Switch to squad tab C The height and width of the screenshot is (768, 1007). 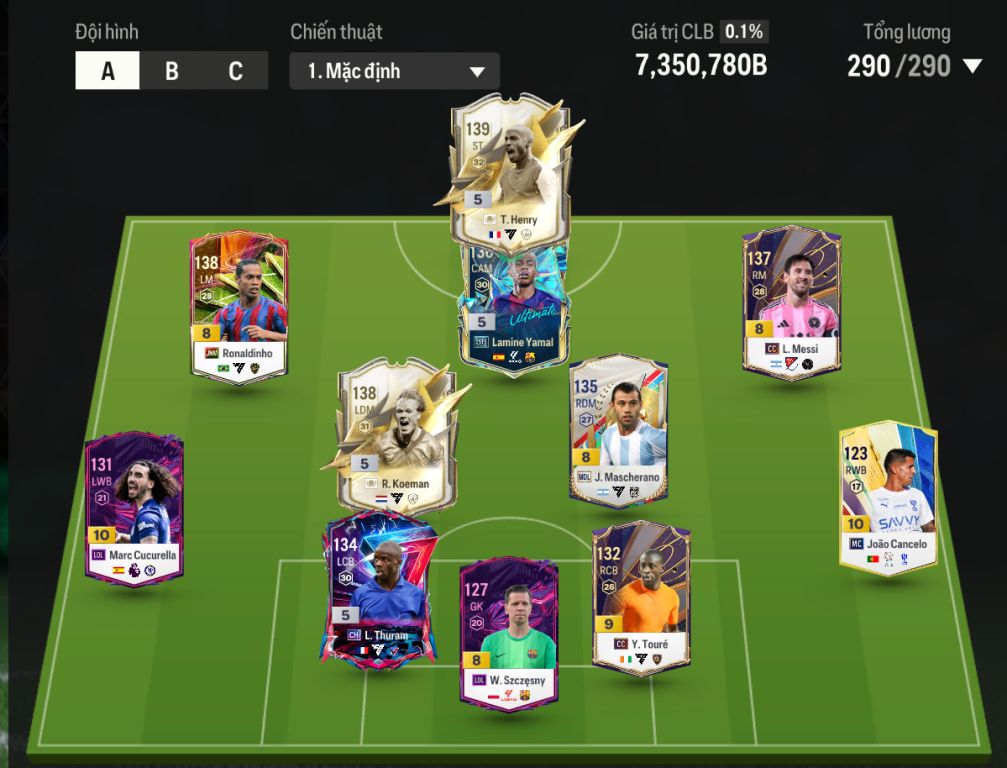click(235, 71)
